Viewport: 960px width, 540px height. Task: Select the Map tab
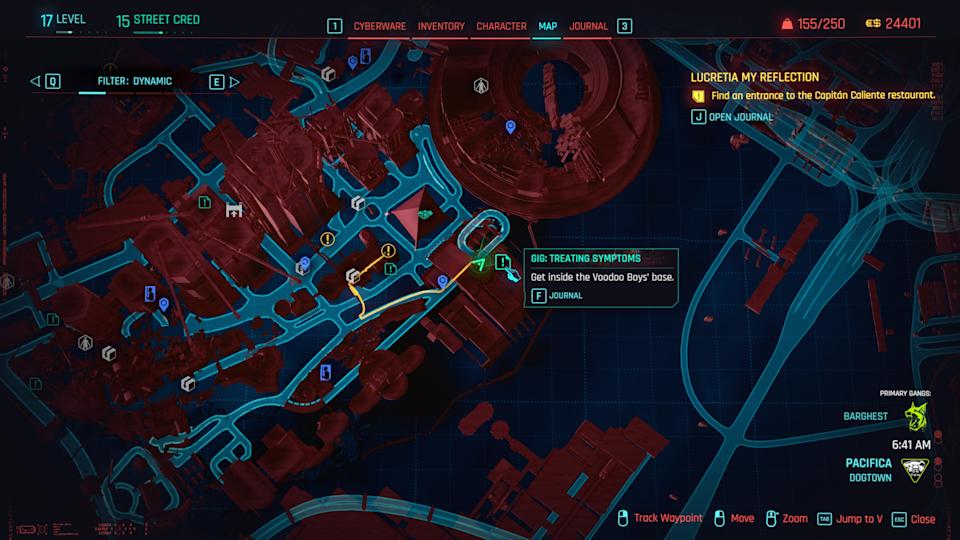point(547,26)
